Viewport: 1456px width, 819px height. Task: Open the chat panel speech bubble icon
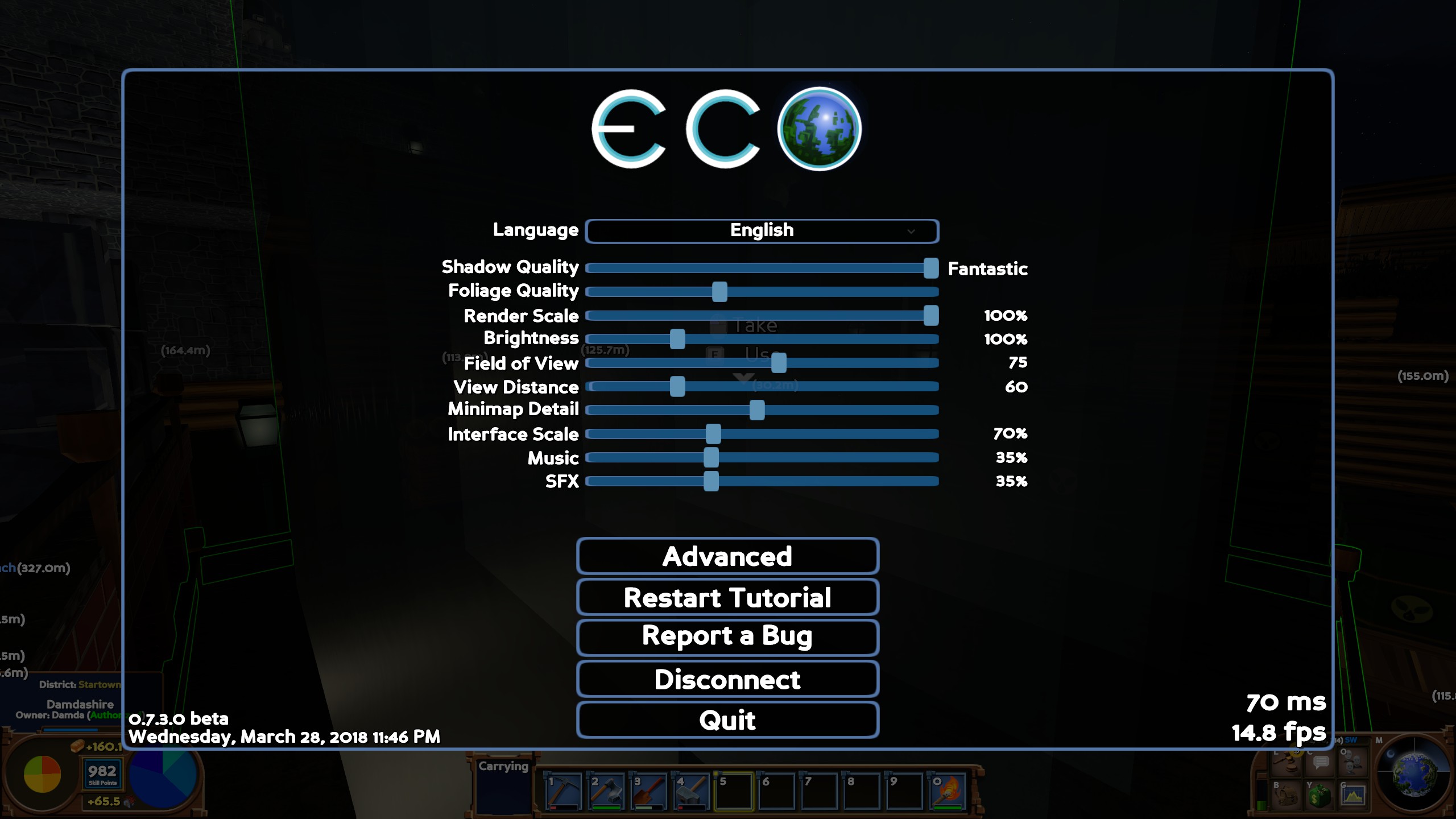click(1321, 763)
